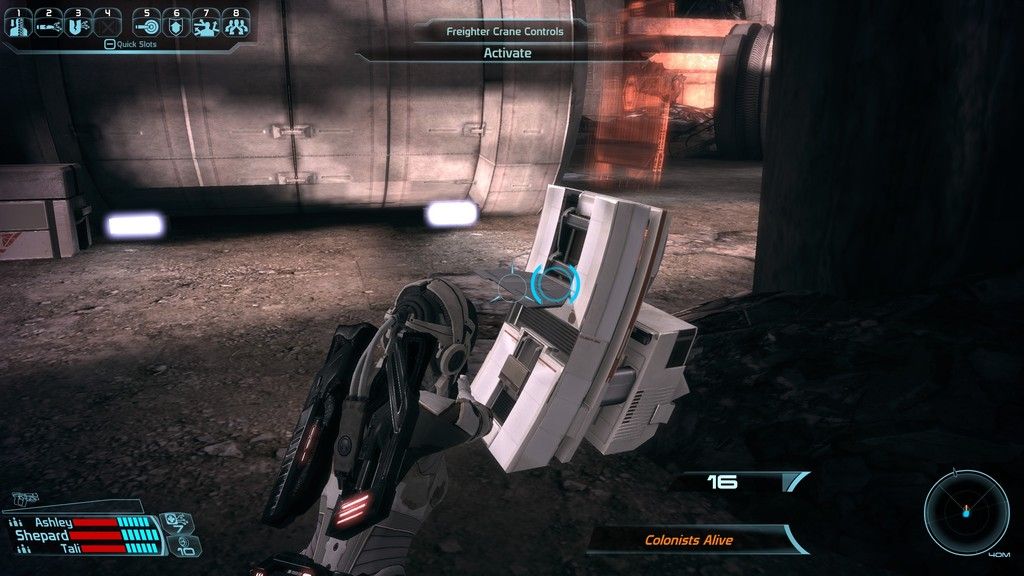
Task: Select the grenade icon showing 10
Action: pyautogui.click(x=186, y=545)
